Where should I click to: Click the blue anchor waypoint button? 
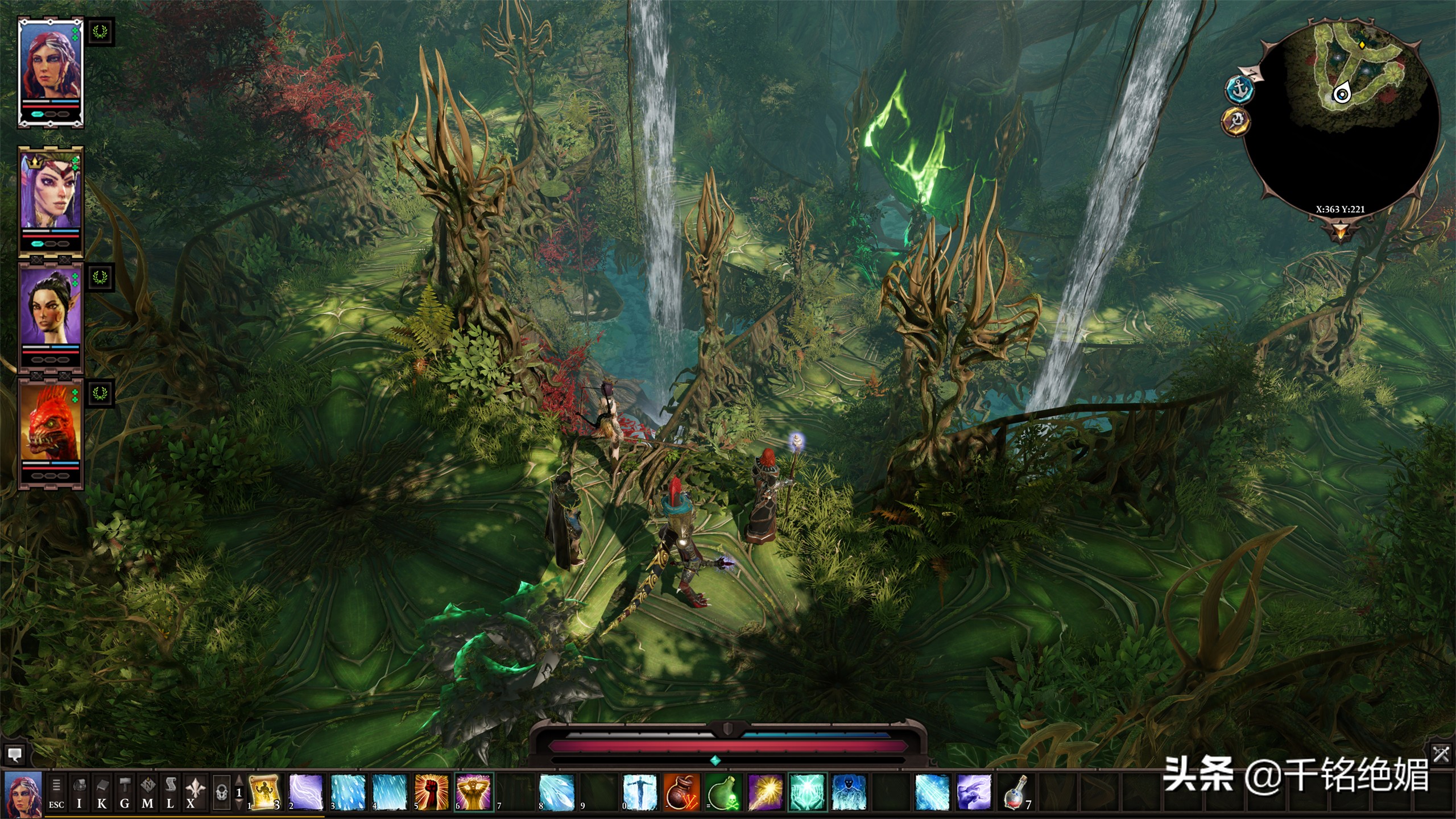(1239, 90)
